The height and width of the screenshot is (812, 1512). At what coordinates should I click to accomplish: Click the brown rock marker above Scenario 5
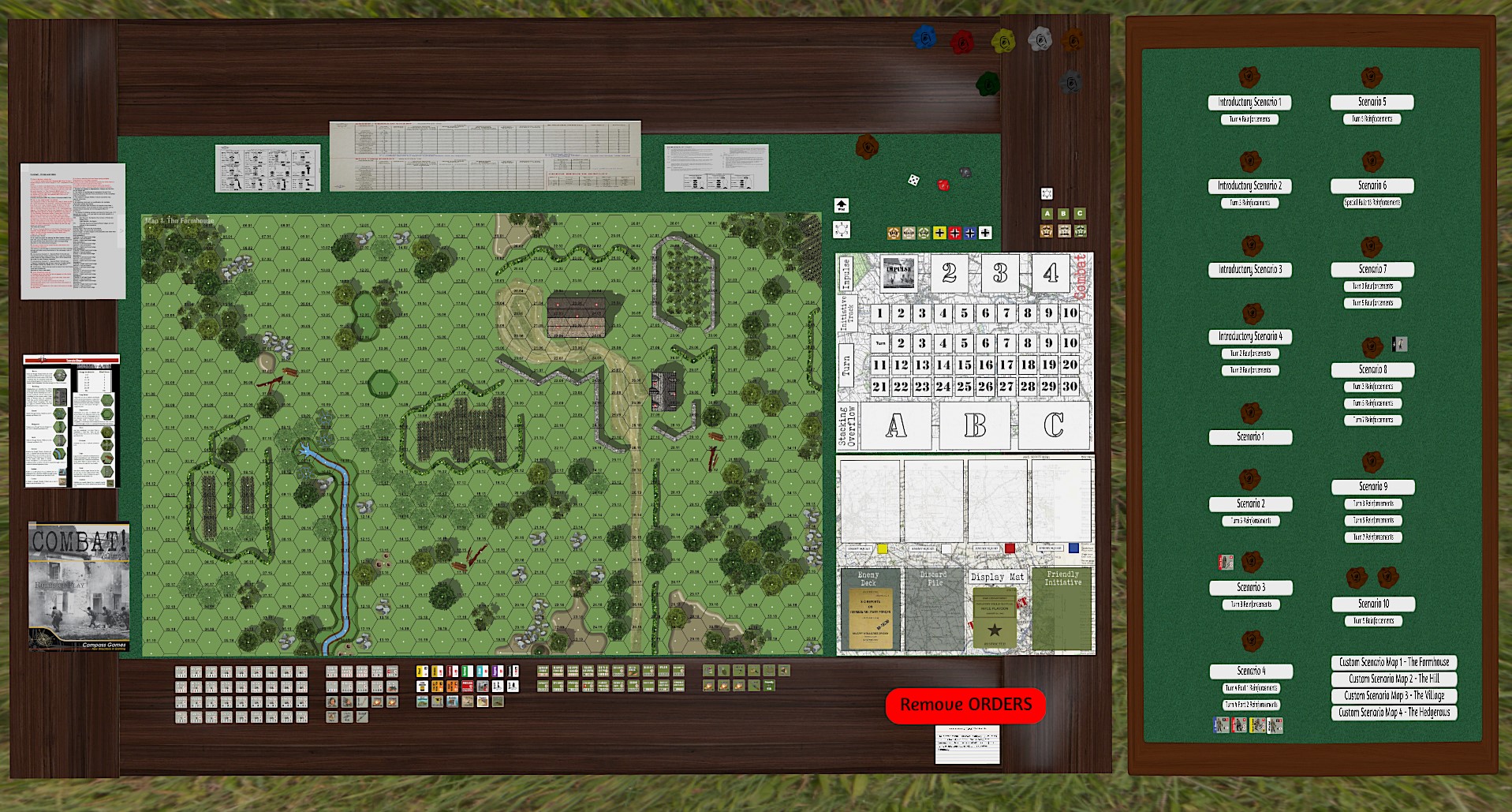1371,78
